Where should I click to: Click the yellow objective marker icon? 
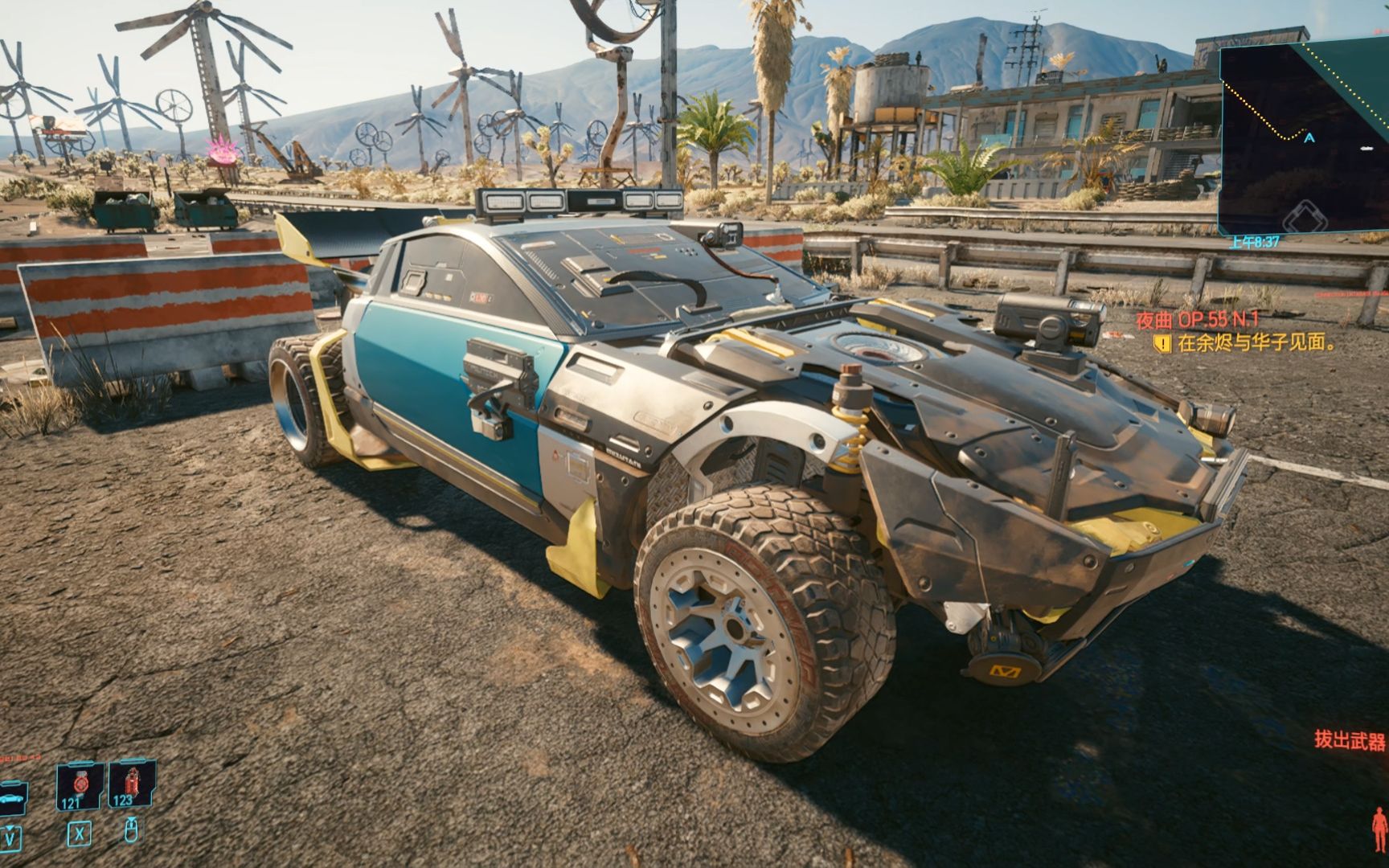coord(1162,344)
